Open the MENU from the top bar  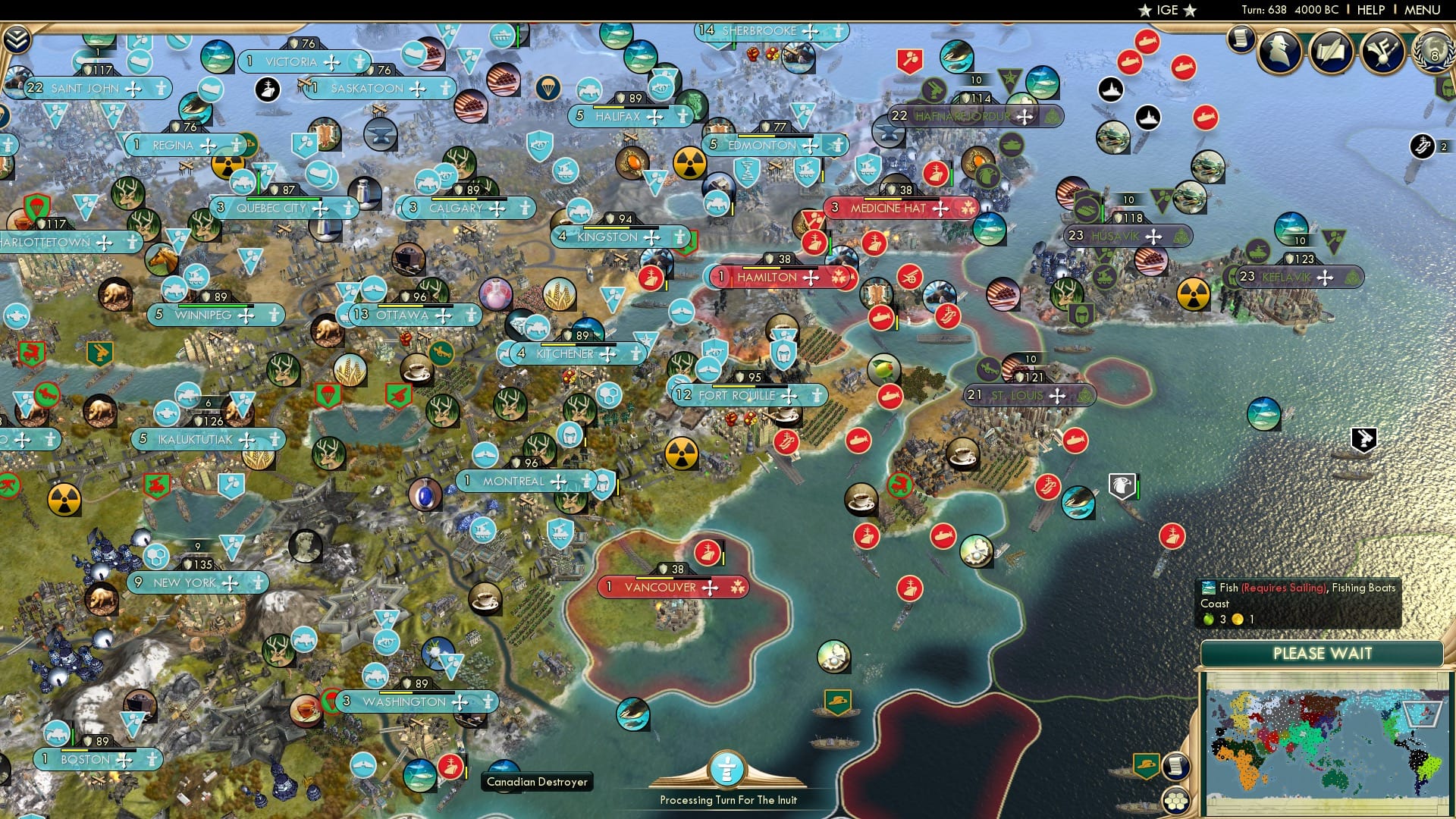(x=1424, y=9)
